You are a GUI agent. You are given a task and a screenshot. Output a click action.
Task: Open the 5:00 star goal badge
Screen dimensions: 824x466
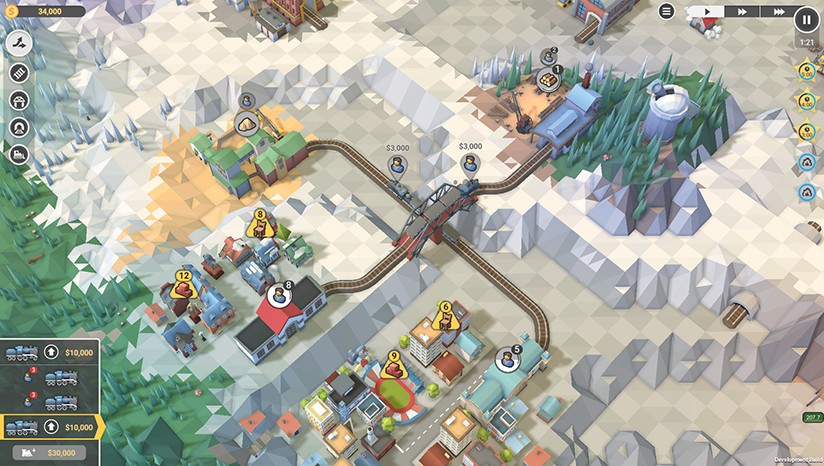coord(806,72)
